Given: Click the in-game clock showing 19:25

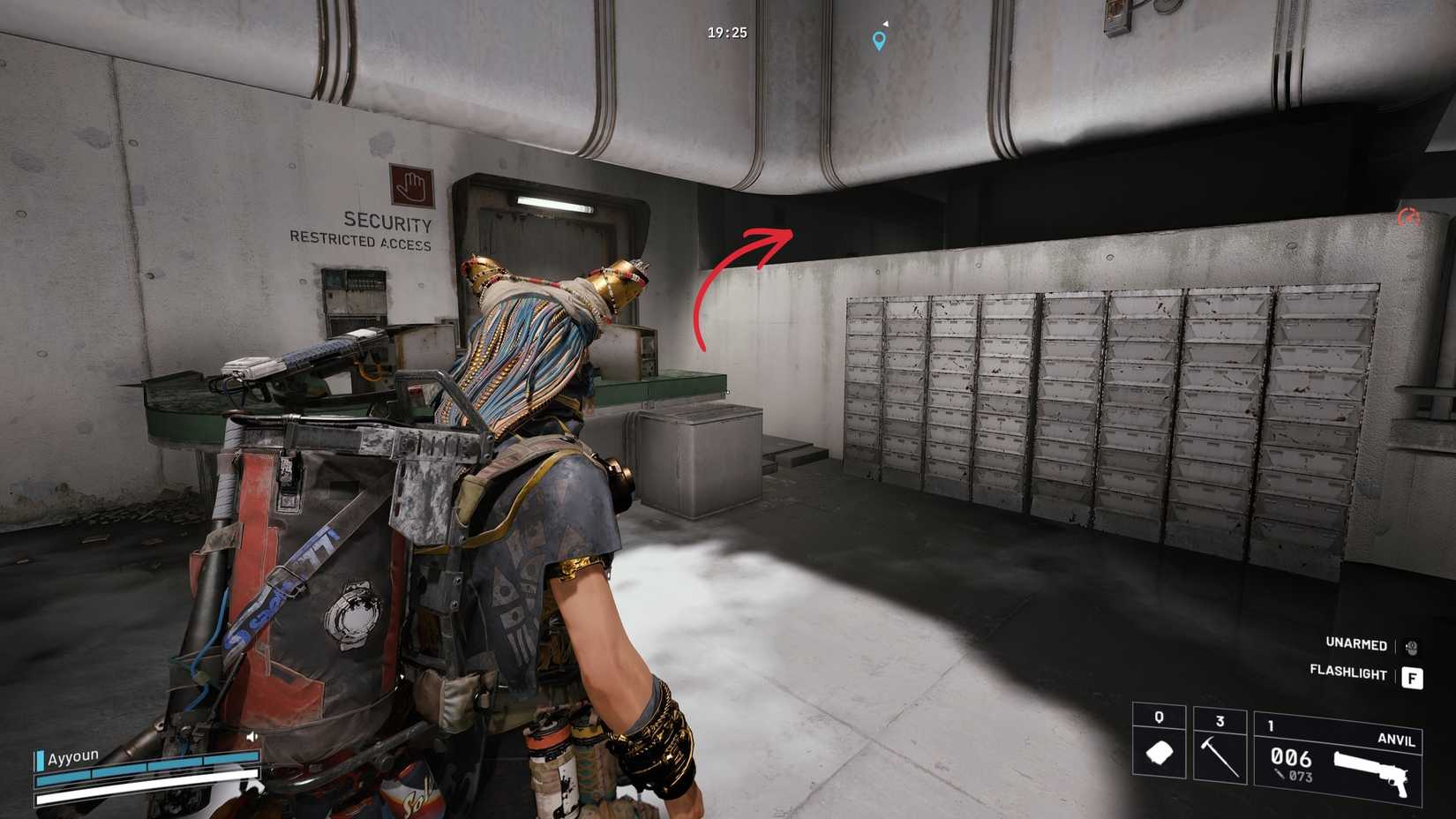Looking at the screenshot, I should point(725,31).
